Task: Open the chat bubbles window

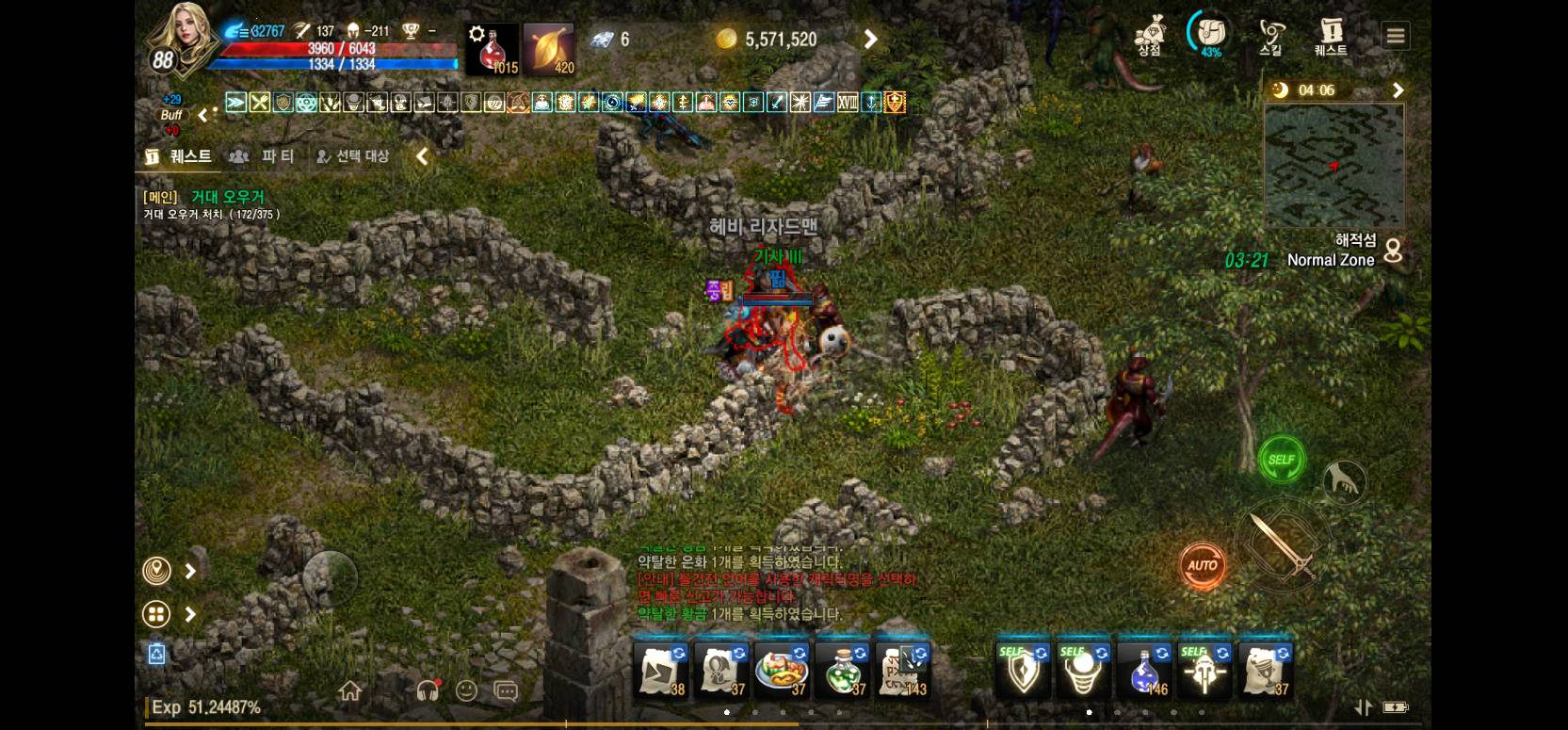Action: tap(506, 691)
